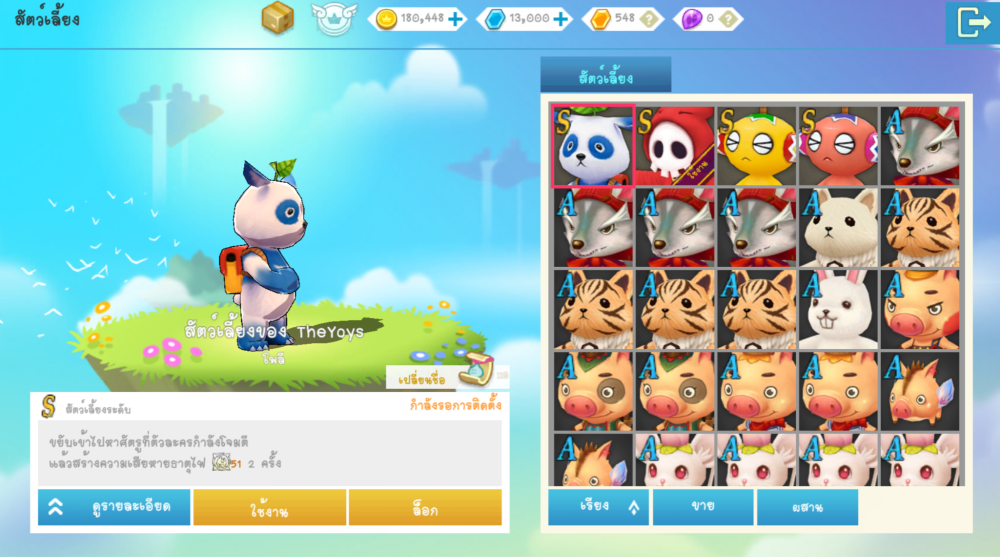Show help for the purple gem currency

coord(729,18)
